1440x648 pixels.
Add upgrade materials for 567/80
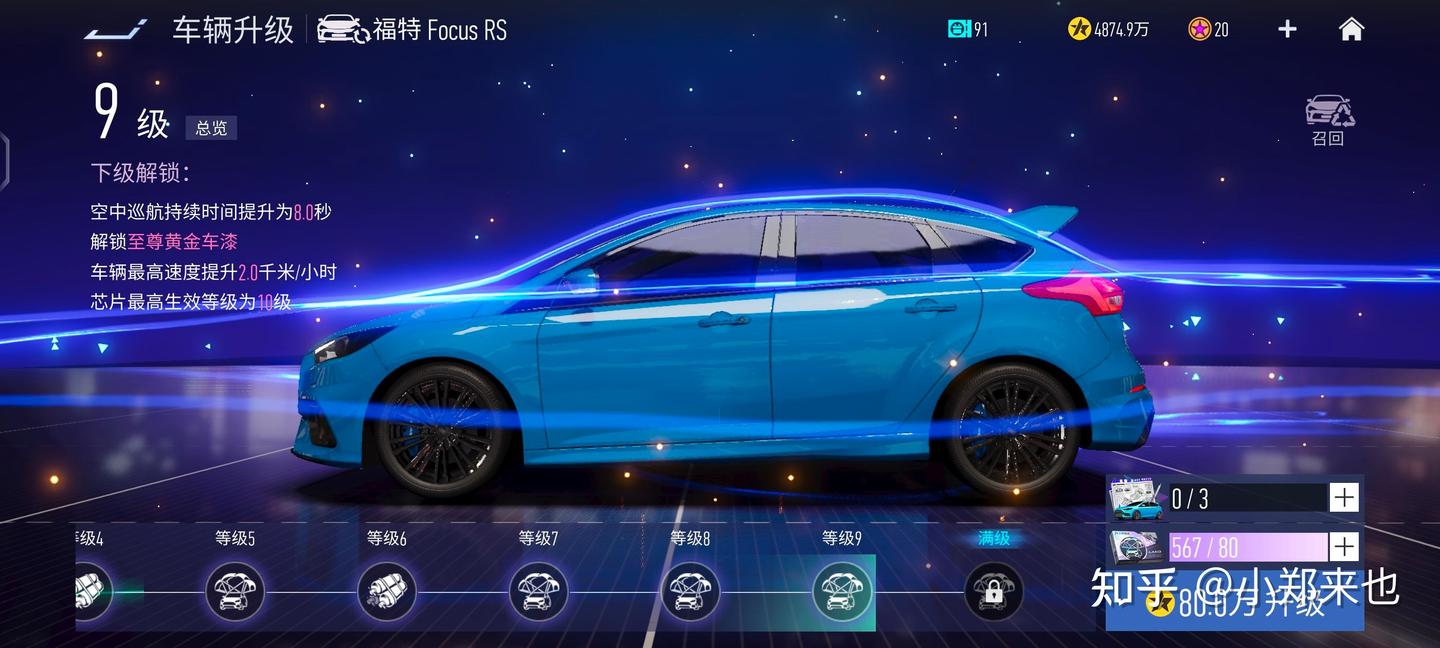[1344, 547]
